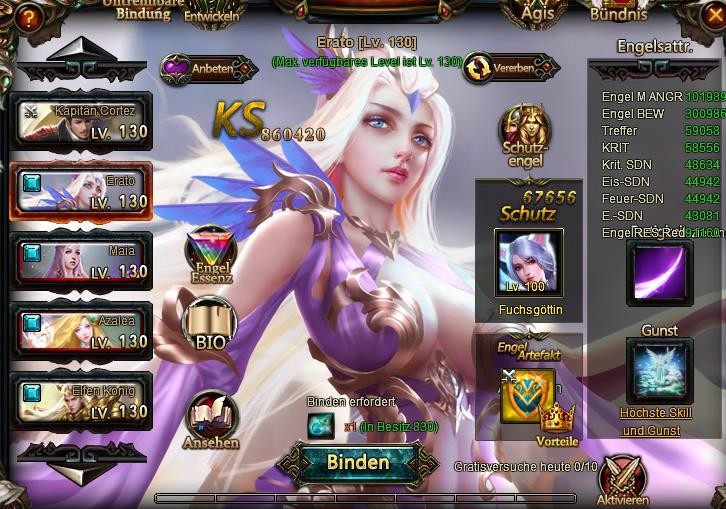Select the Gunst crystal icon
Viewport: 726px width, 509px height.
659,370
